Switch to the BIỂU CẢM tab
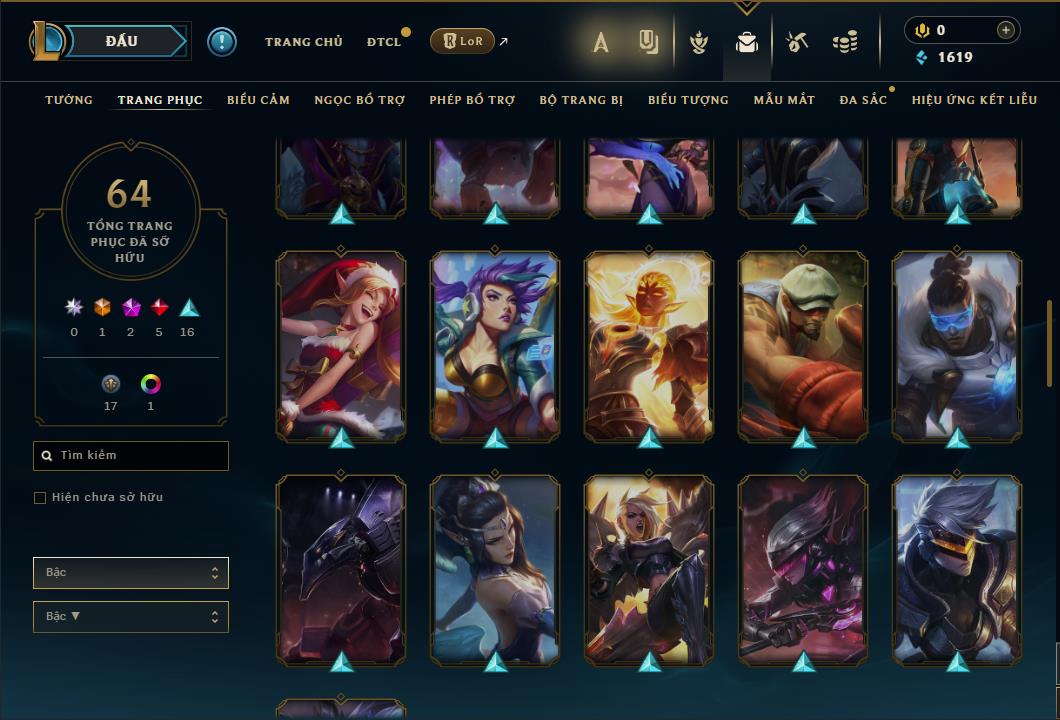Image resolution: width=1060 pixels, height=720 pixels. 258,100
